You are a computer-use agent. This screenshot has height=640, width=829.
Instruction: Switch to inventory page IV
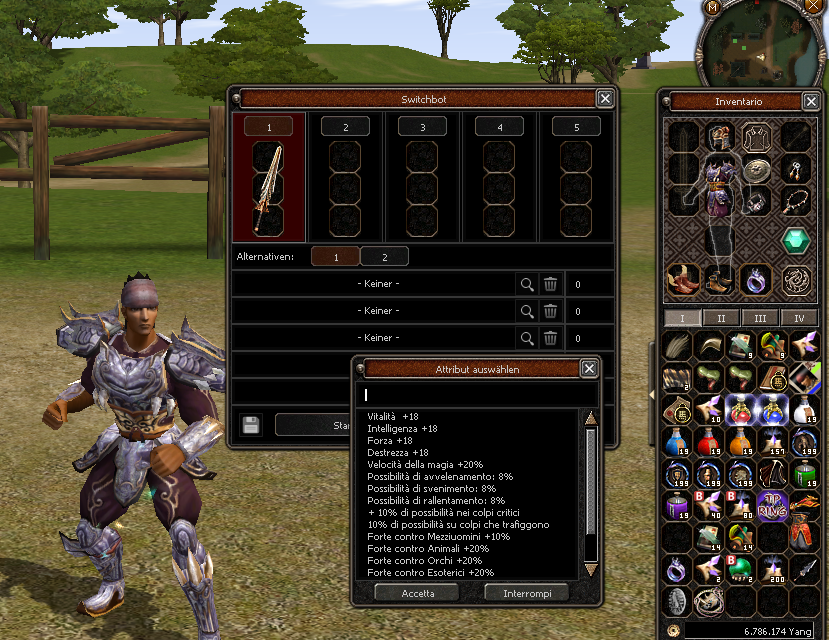(x=798, y=318)
